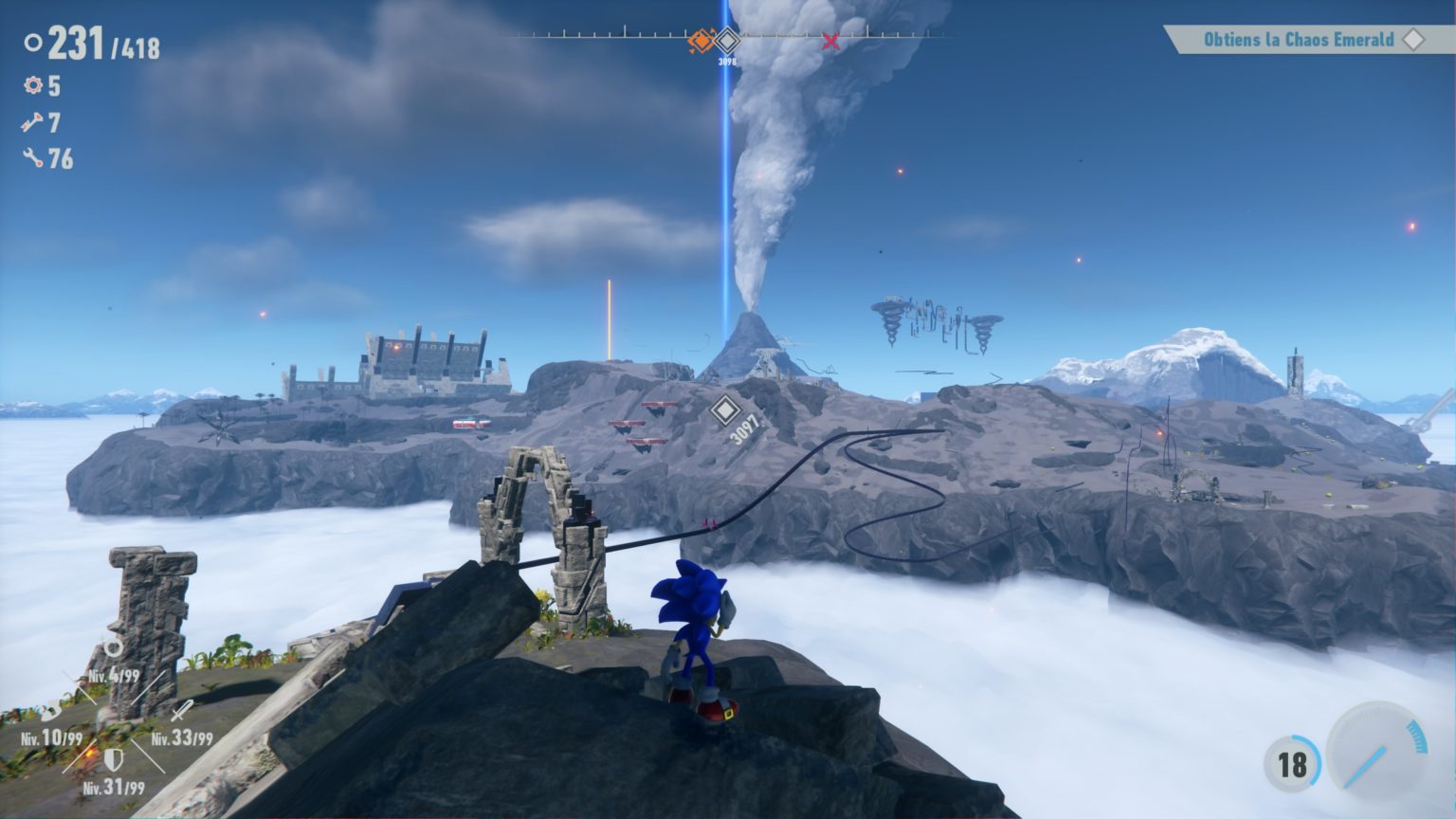Screen dimensions: 1456x819
Task: Toggle the red X marker on the compass
Action: pos(829,42)
